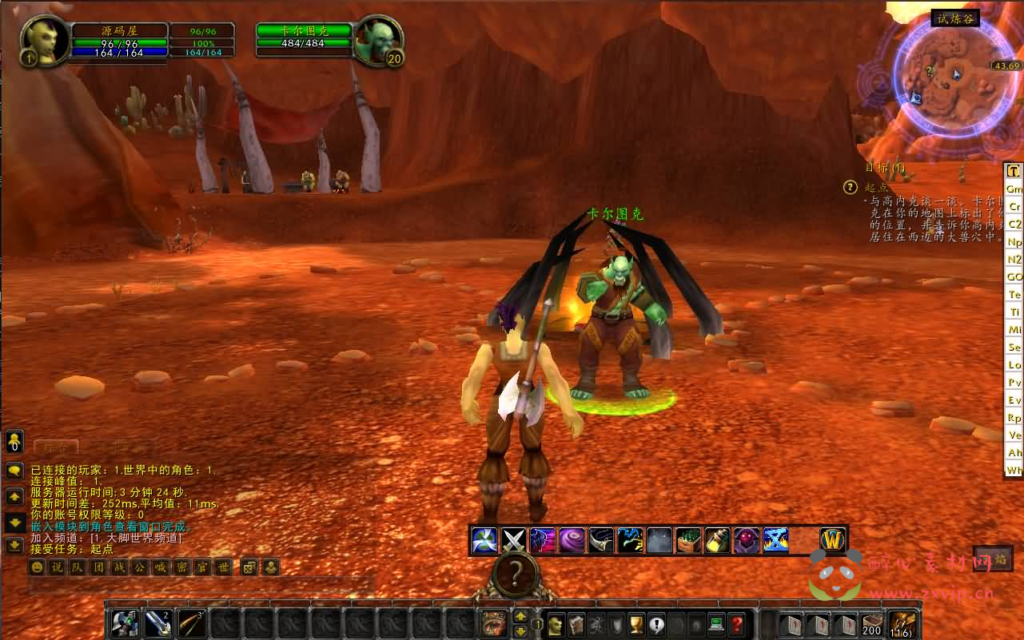Screen dimensions: 1024x640
Task: Select the target portrait of the level 20 orc
Action: point(377,41)
